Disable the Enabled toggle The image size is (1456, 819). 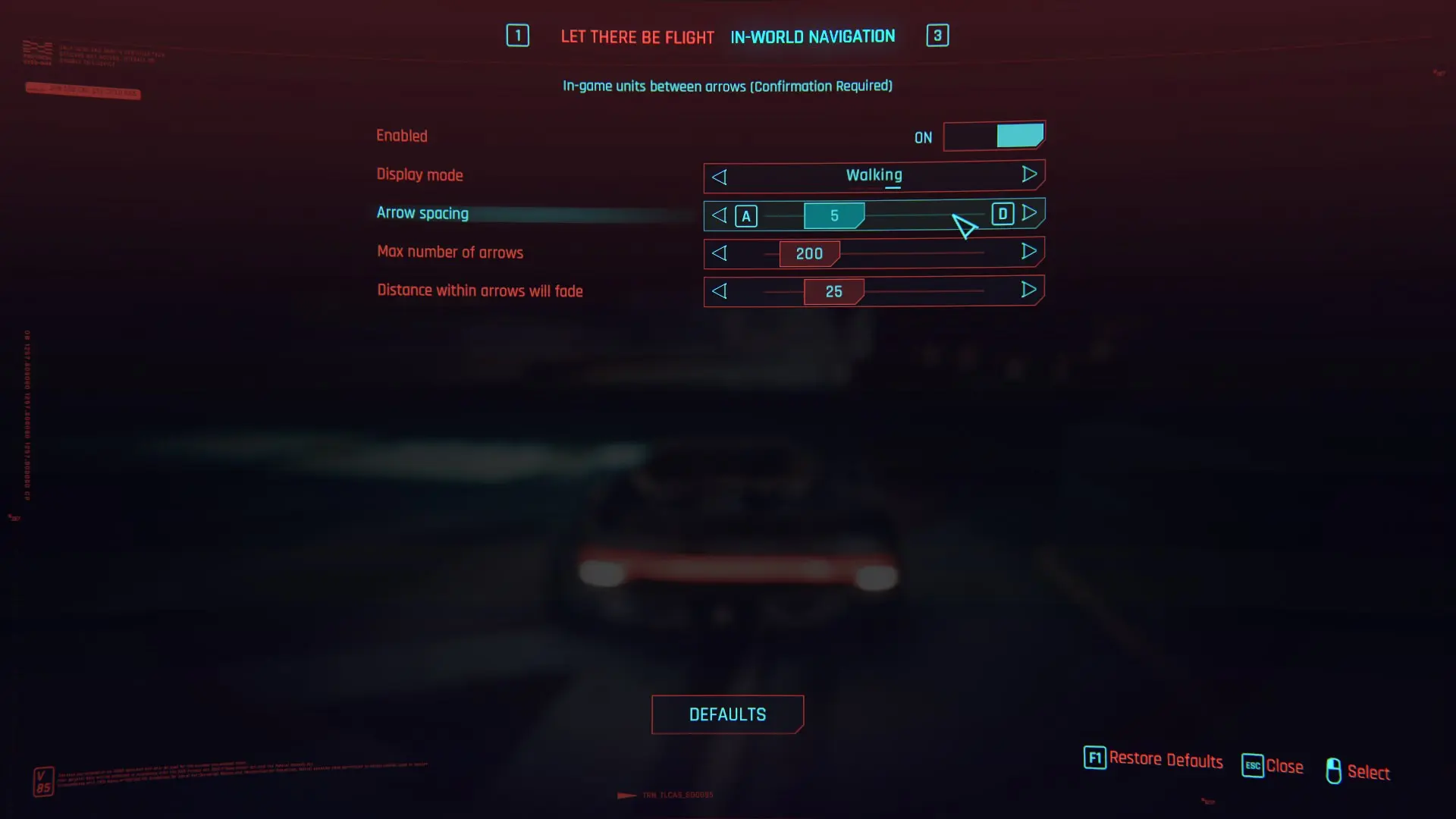point(994,136)
